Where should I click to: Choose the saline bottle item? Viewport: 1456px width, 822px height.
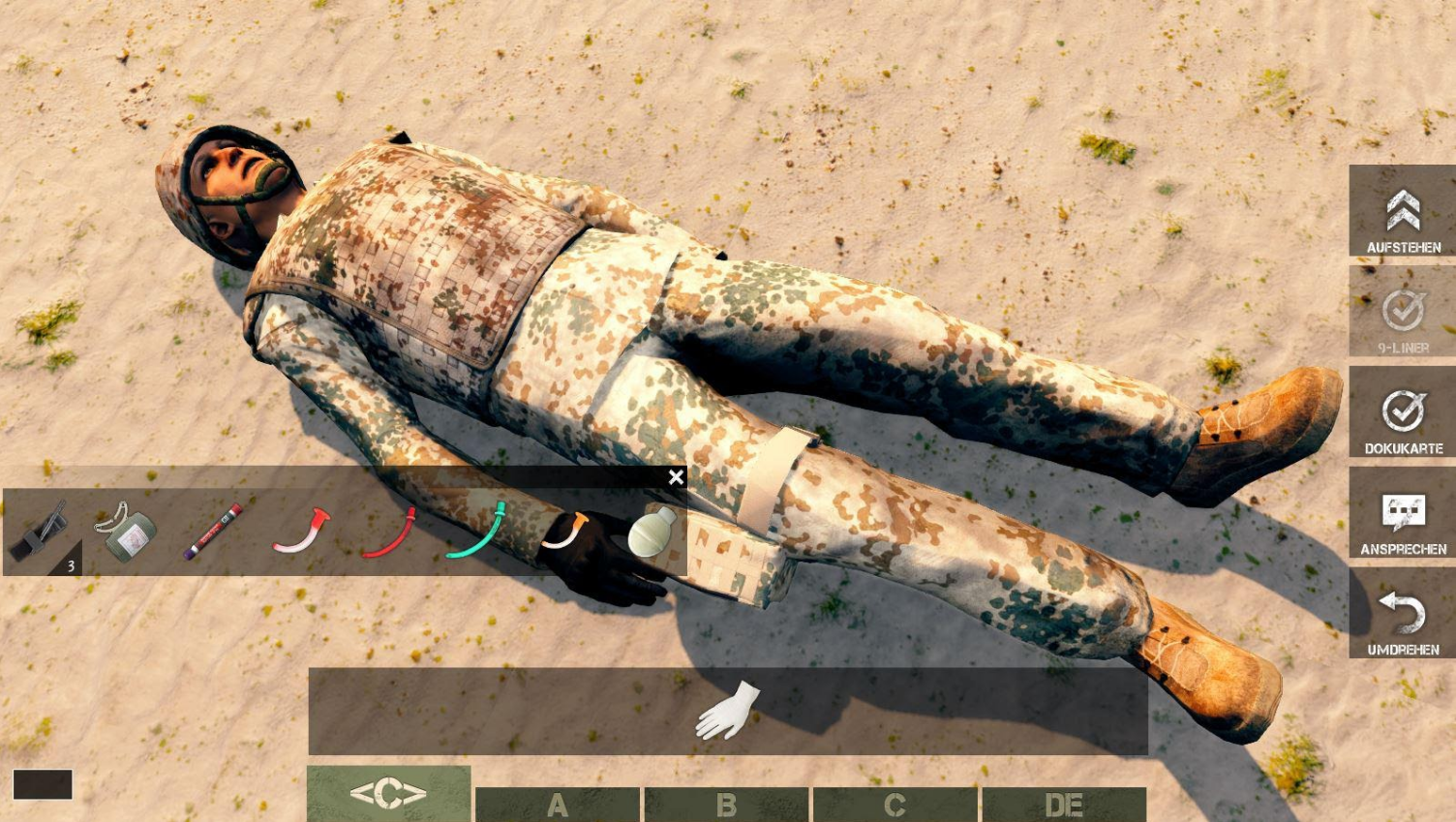pos(647,531)
